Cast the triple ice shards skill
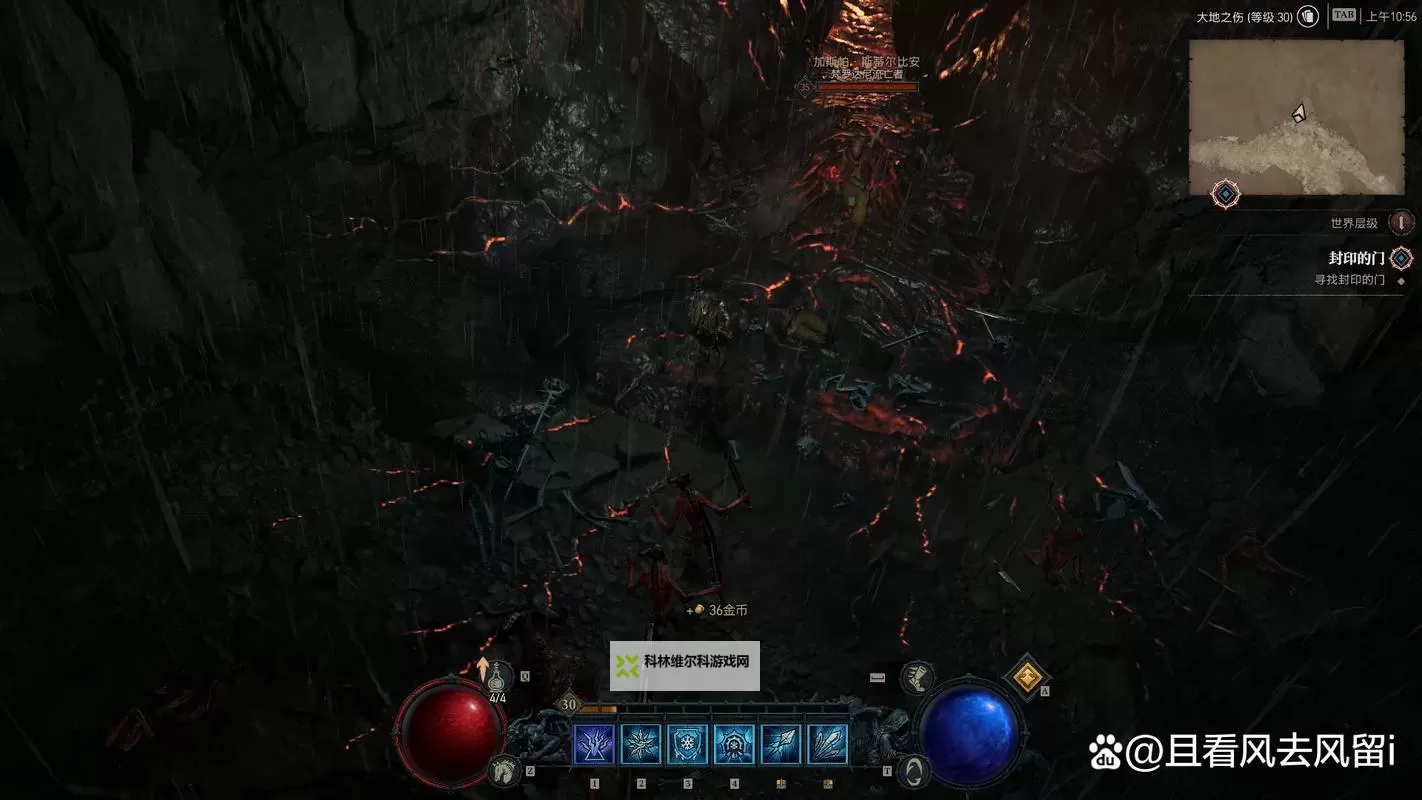Image resolution: width=1422 pixels, height=800 pixels. [828, 745]
